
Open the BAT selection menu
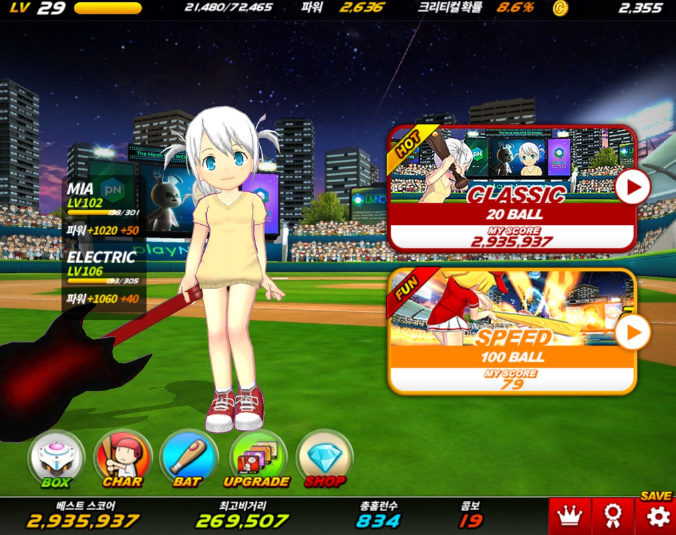tap(188, 459)
